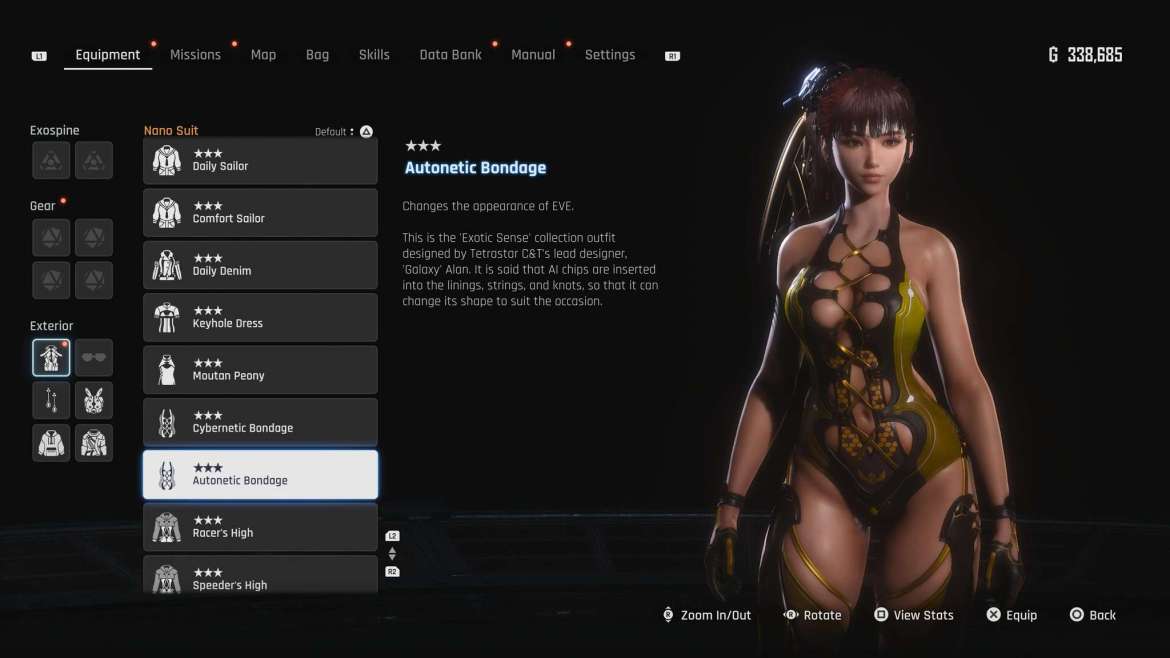The image size is (1170, 658).
Task: Select the Moutan Peony nano suit
Action: [260, 370]
